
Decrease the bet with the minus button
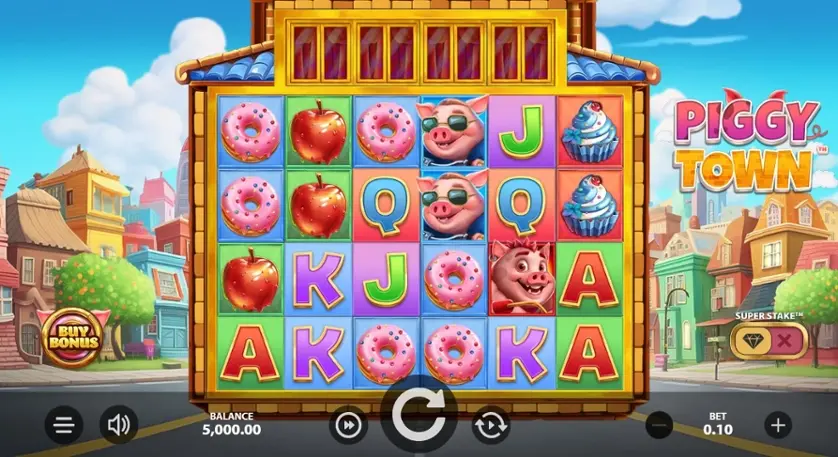(659, 425)
